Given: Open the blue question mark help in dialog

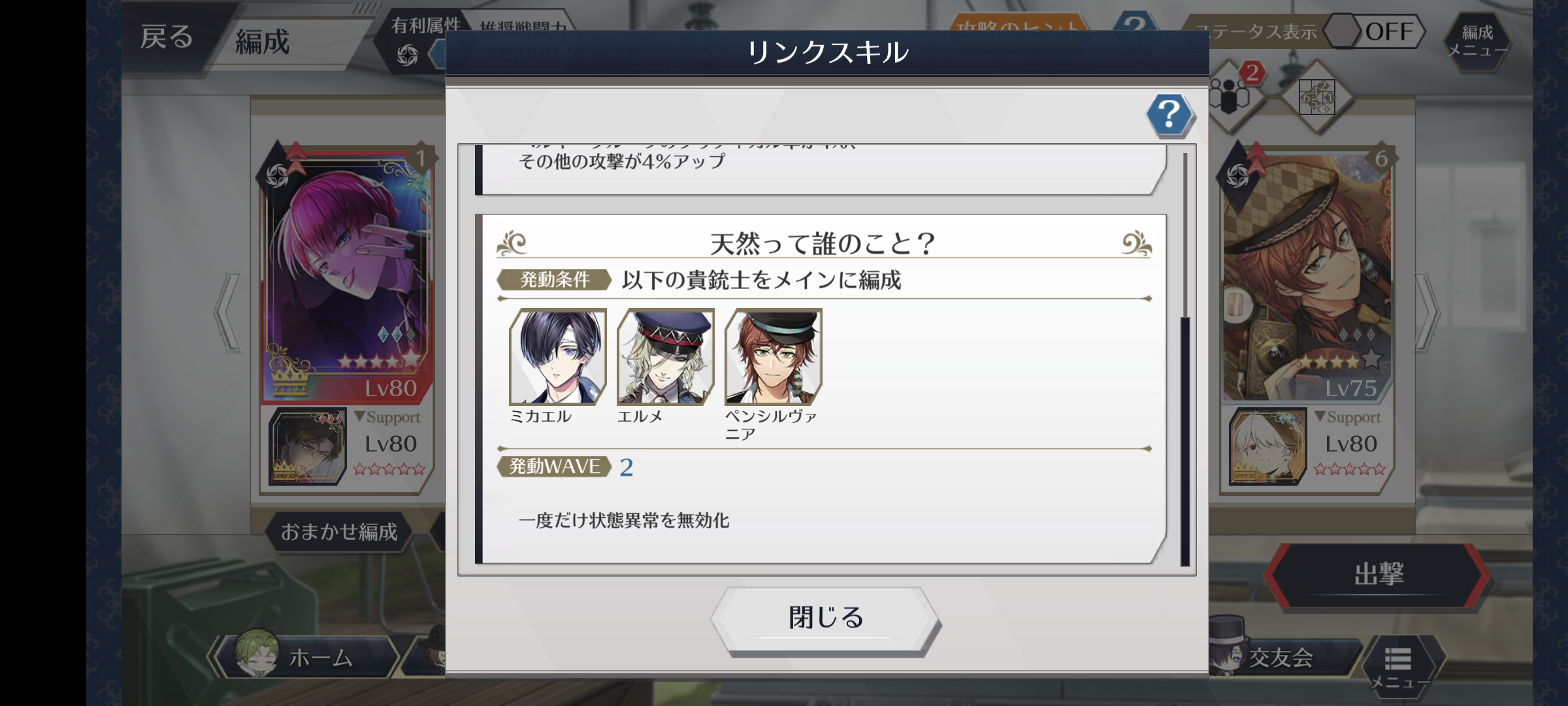Looking at the screenshot, I should 1169,115.
